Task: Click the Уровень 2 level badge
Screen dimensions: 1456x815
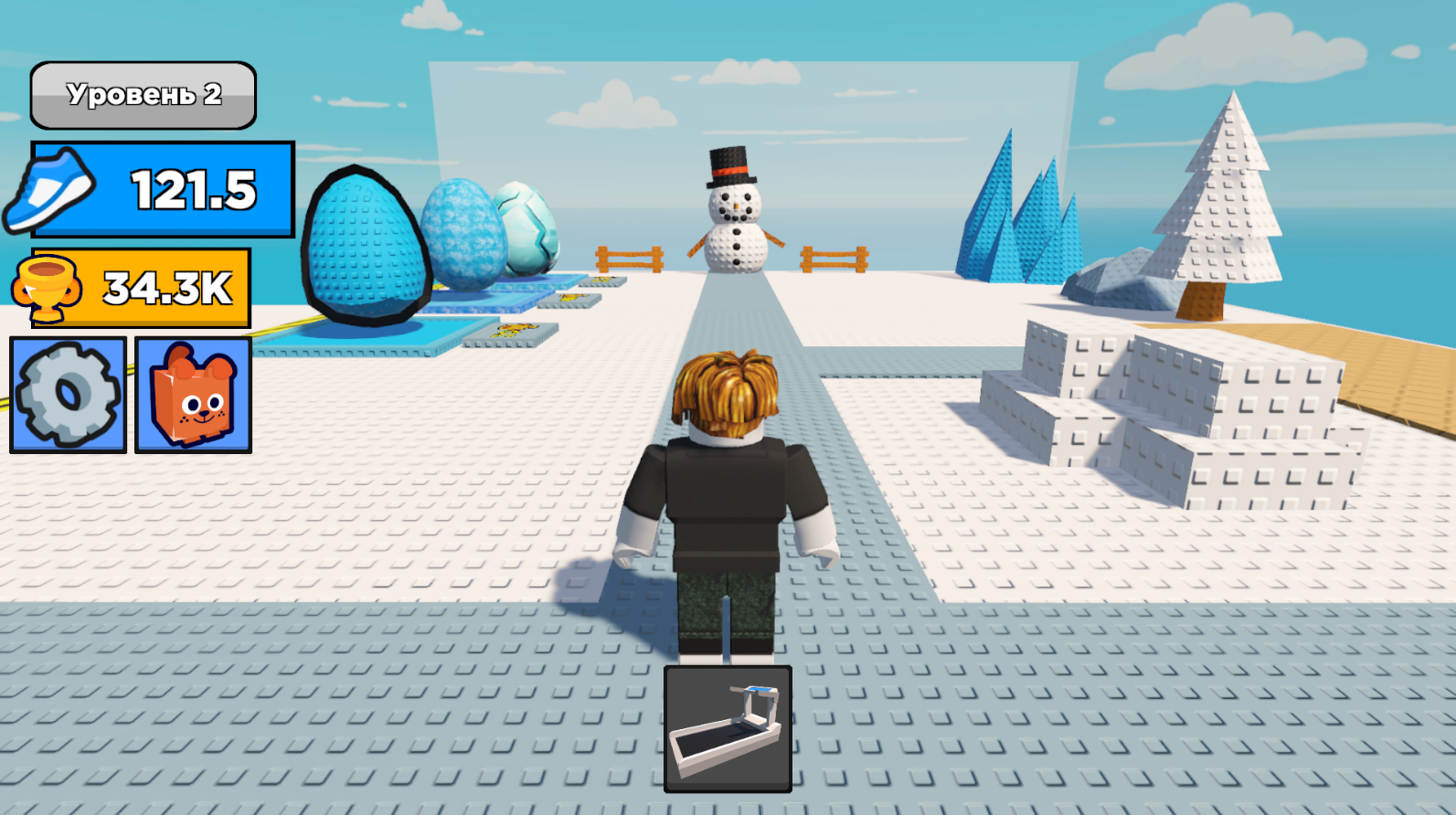Action: [x=143, y=94]
